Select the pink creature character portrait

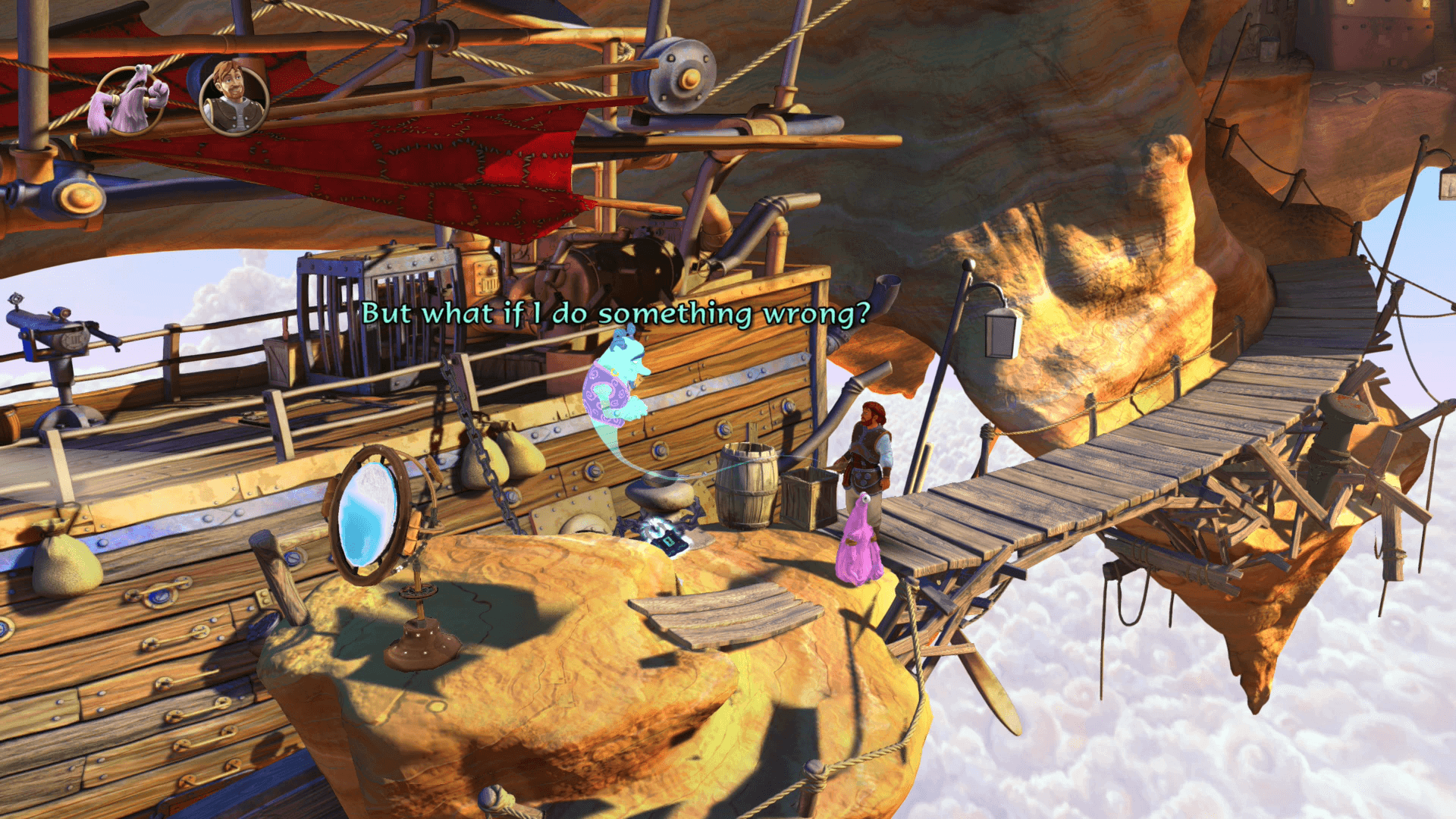pos(129,100)
